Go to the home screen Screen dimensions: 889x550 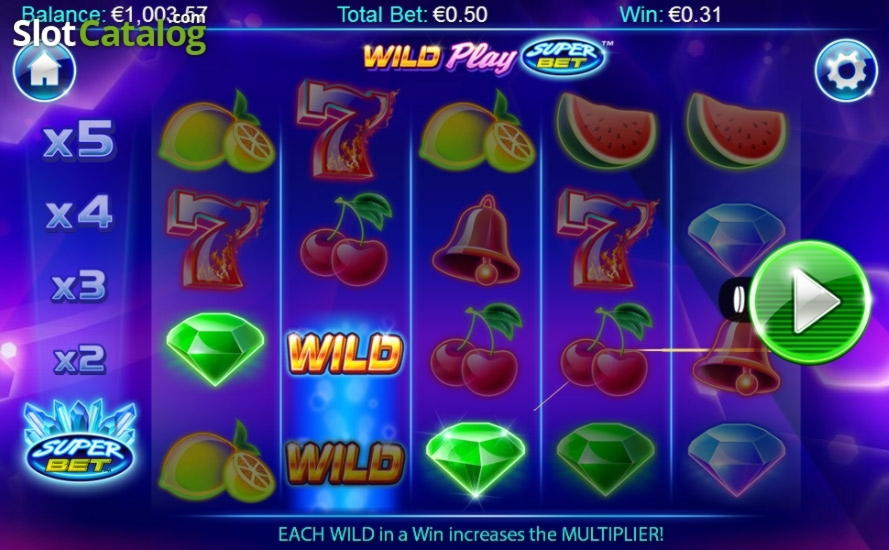coord(45,70)
